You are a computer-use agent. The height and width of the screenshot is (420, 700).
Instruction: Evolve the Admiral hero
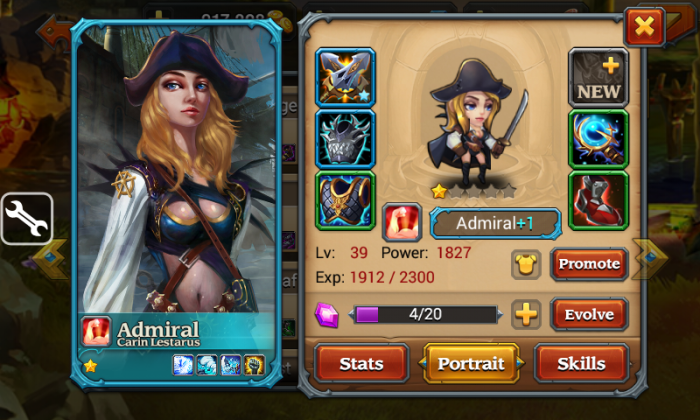click(x=589, y=314)
